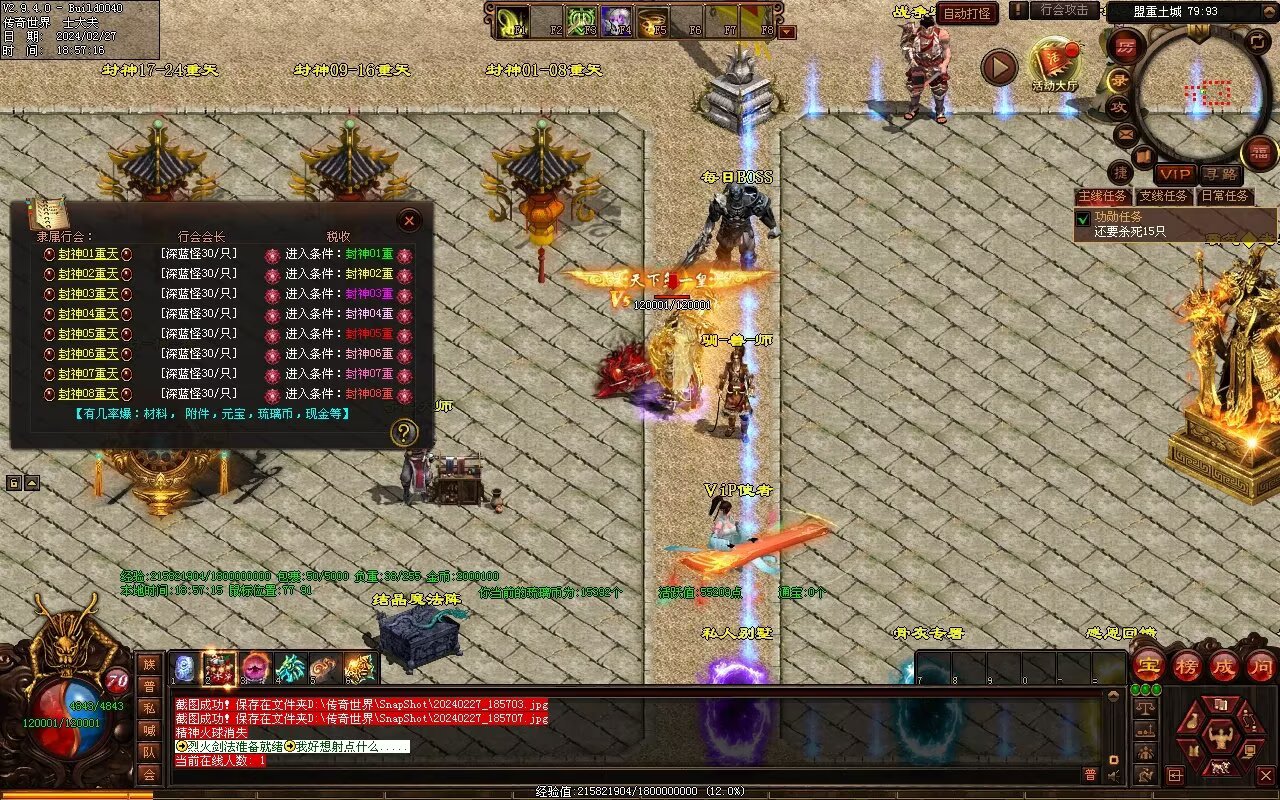The width and height of the screenshot is (1280, 800).
Task: Open the question mark help button
Action: point(403,432)
